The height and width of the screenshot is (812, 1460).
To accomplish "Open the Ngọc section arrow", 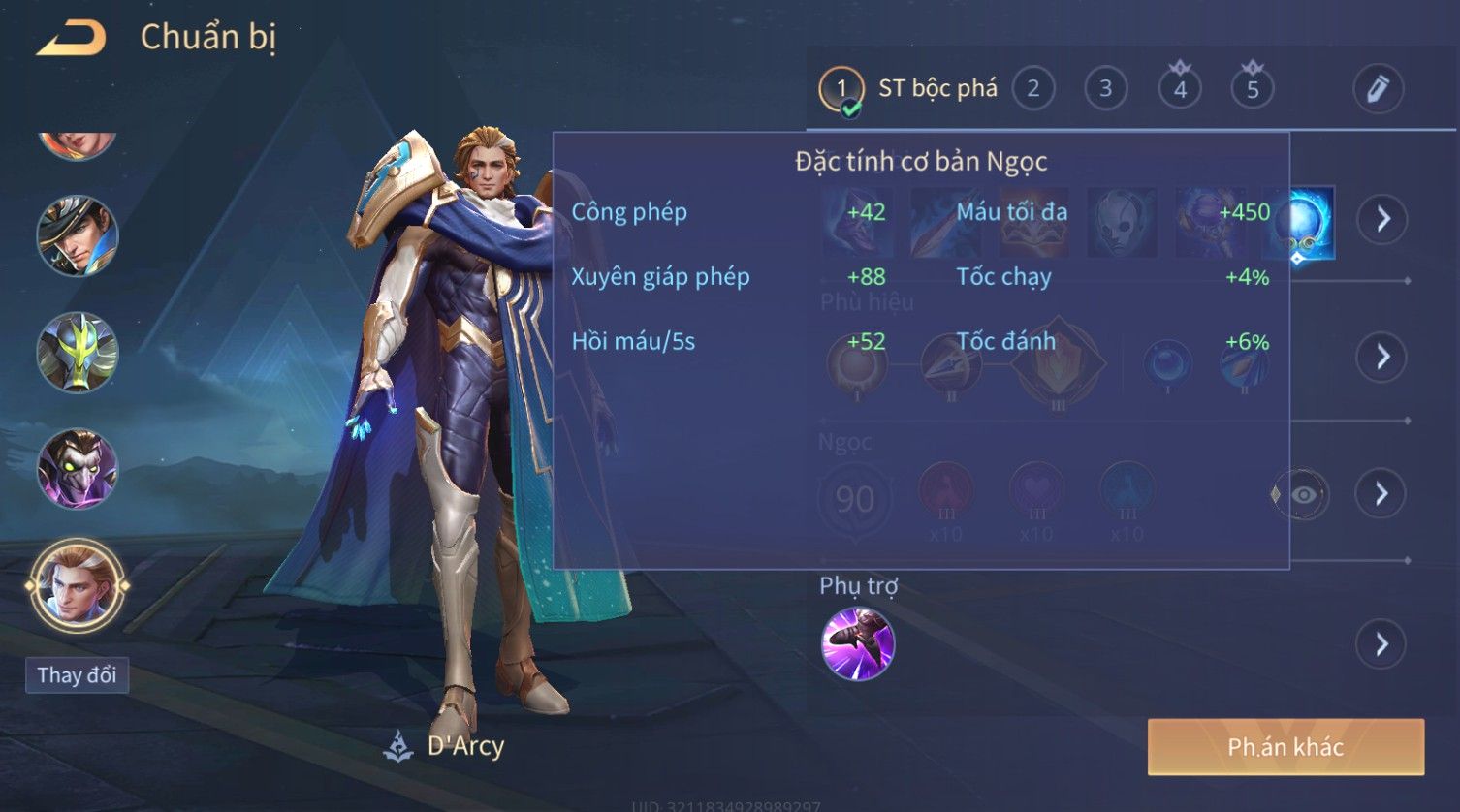I will [1381, 494].
